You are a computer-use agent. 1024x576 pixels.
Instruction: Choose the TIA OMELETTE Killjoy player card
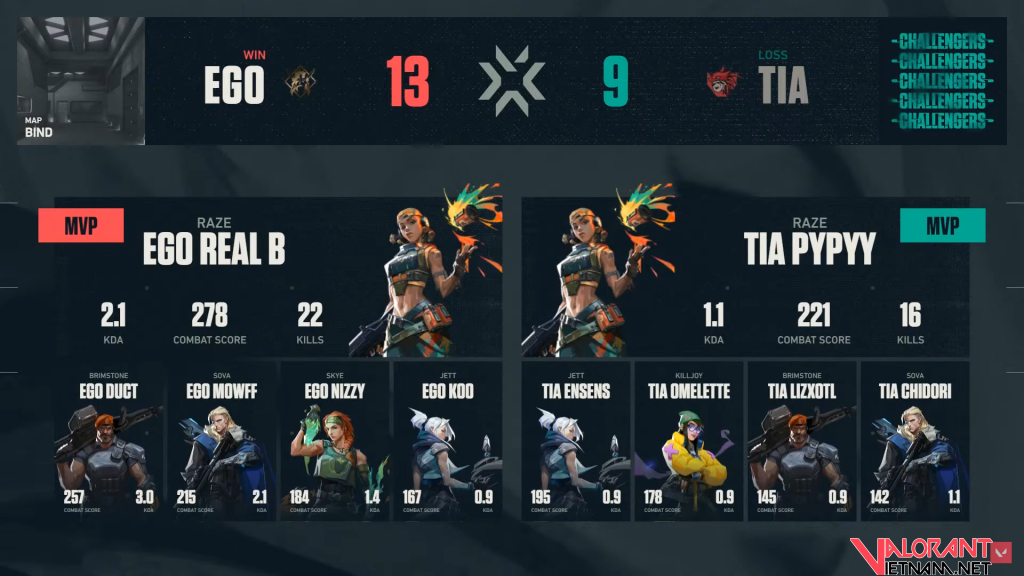pos(689,440)
